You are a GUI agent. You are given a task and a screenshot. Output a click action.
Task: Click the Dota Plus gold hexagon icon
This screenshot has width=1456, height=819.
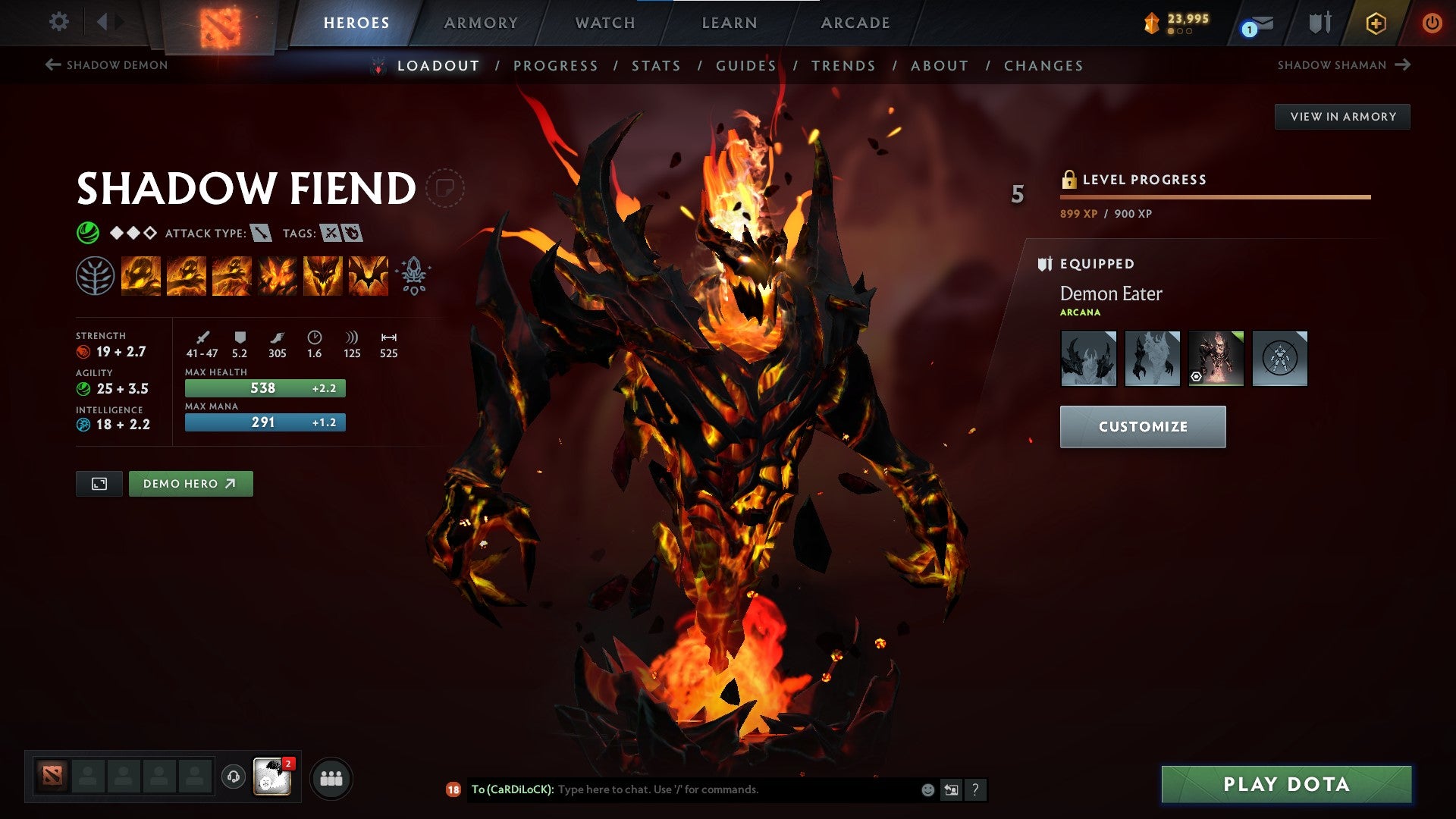[x=1377, y=22]
